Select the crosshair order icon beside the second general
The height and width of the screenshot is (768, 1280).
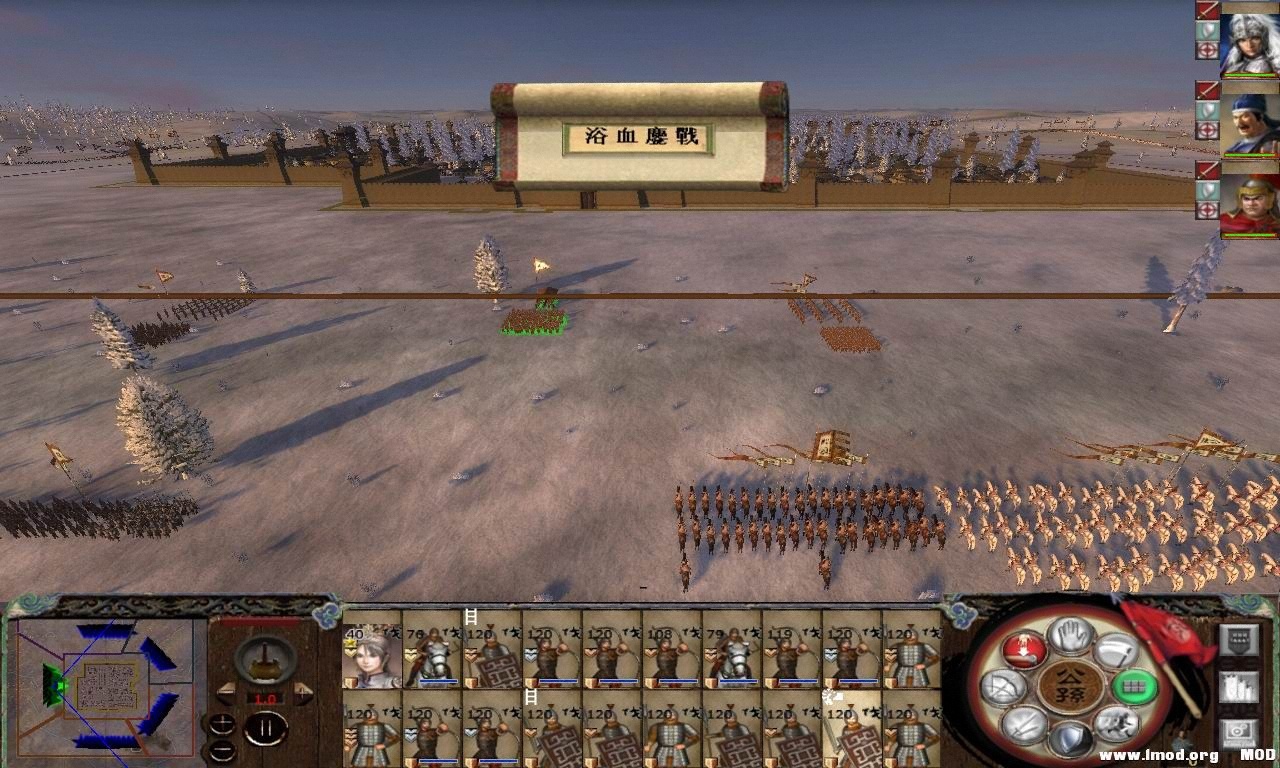[x=1206, y=127]
